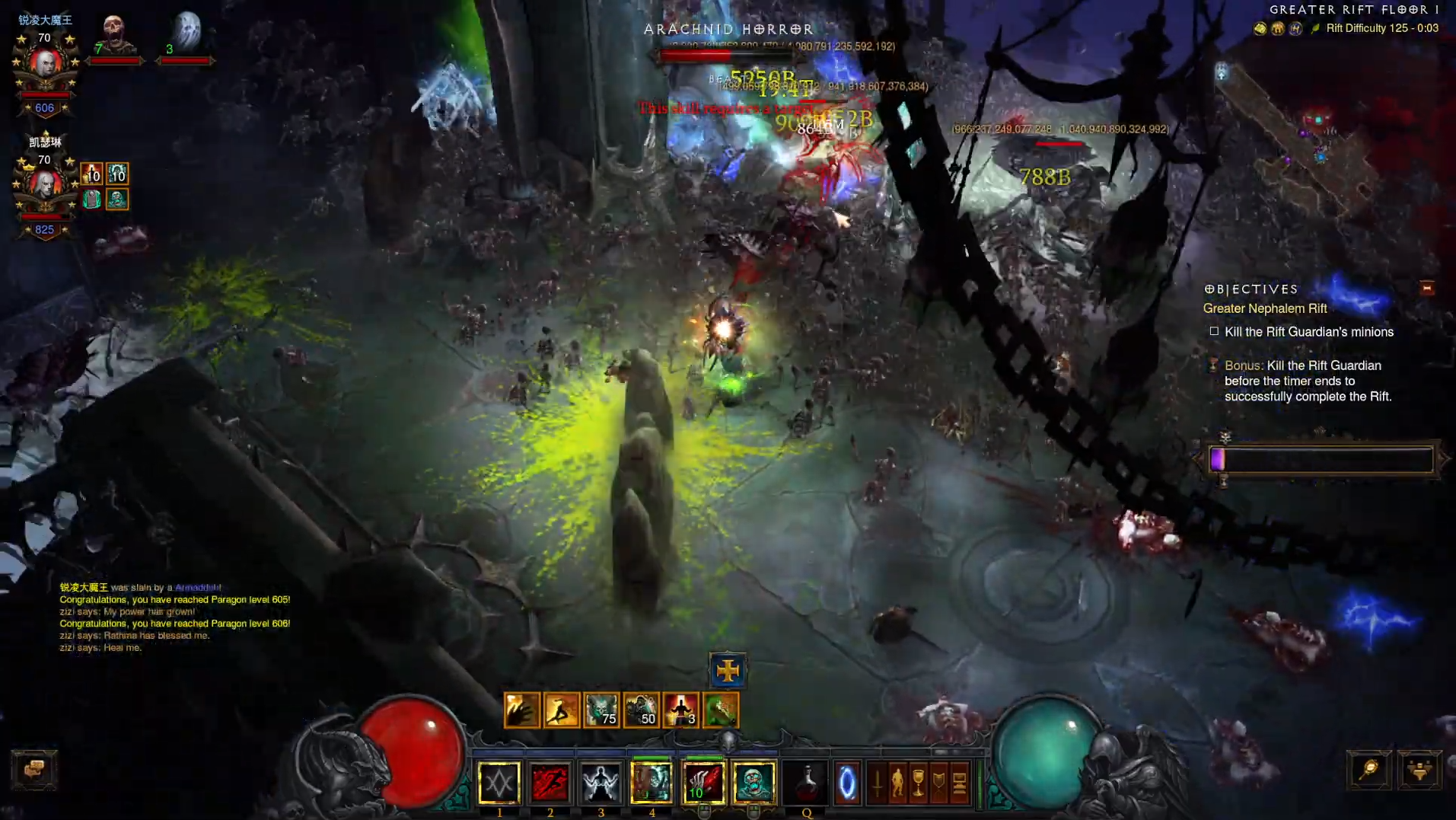Select player portrait 锐凌大魔王
This screenshot has width=1456, height=820.
click(x=45, y=63)
